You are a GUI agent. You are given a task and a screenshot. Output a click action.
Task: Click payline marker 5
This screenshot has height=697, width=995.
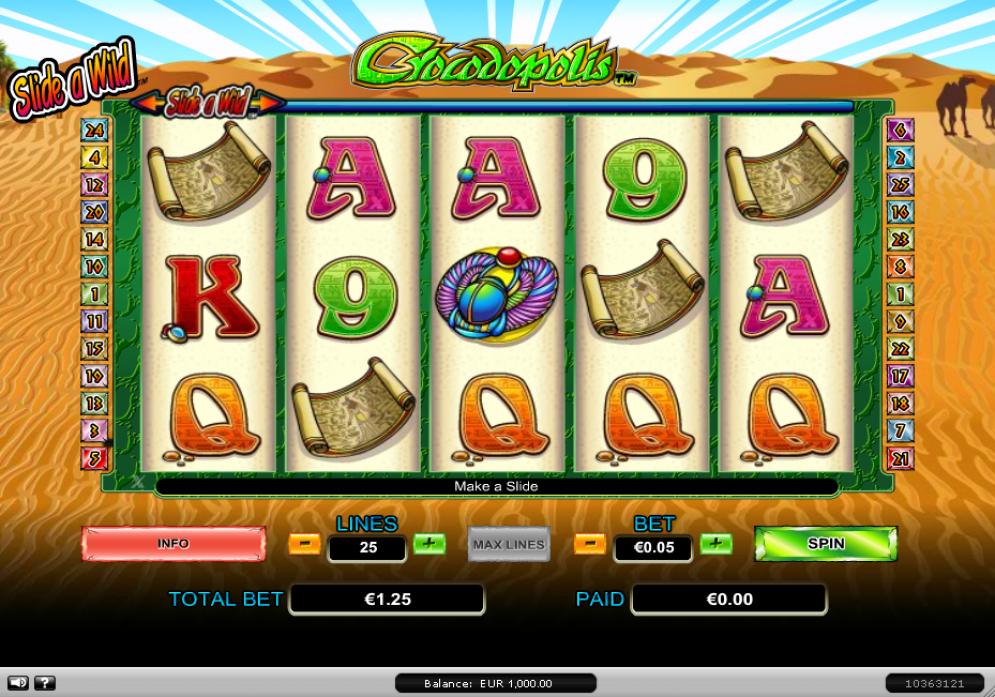pyautogui.click(x=94, y=459)
